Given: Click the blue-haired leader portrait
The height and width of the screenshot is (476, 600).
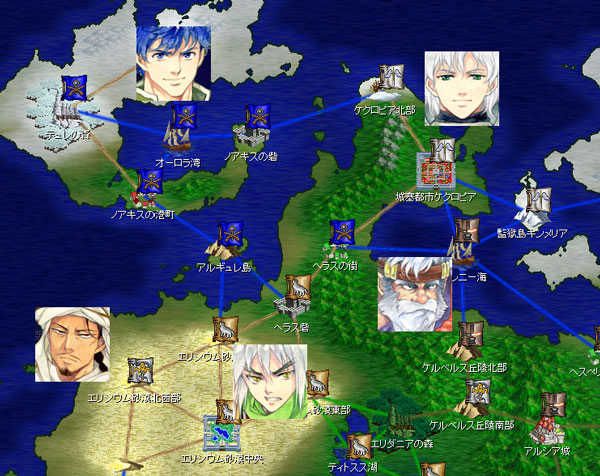Looking at the screenshot, I should (x=173, y=65).
